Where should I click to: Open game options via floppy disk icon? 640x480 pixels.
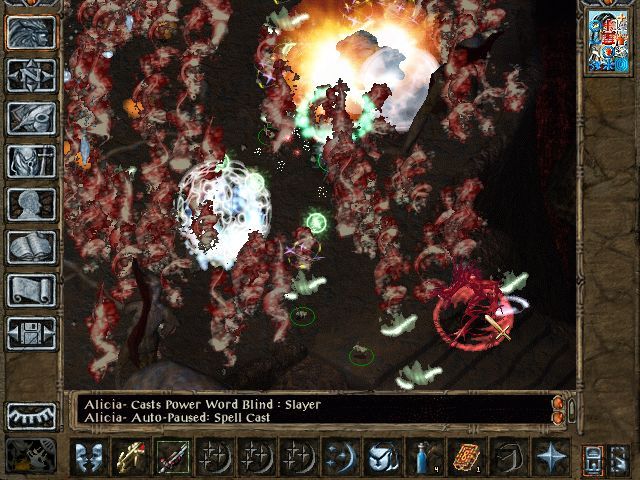(x=31, y=332)
